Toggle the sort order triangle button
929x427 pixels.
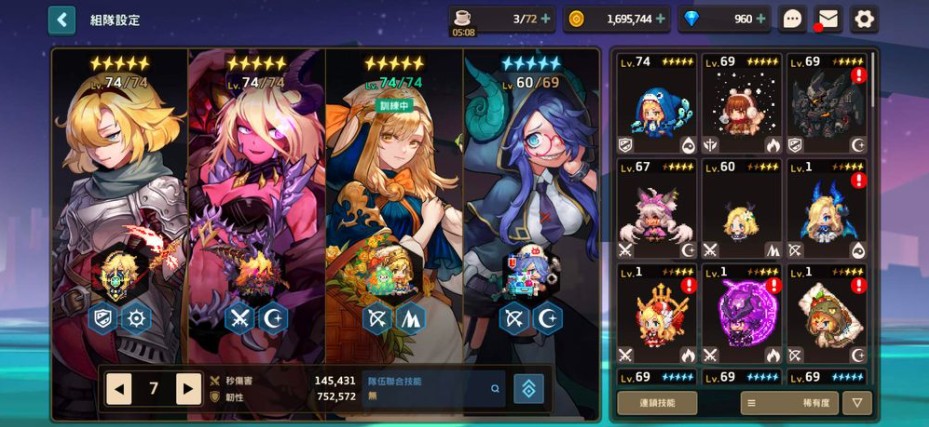point(857,402)
